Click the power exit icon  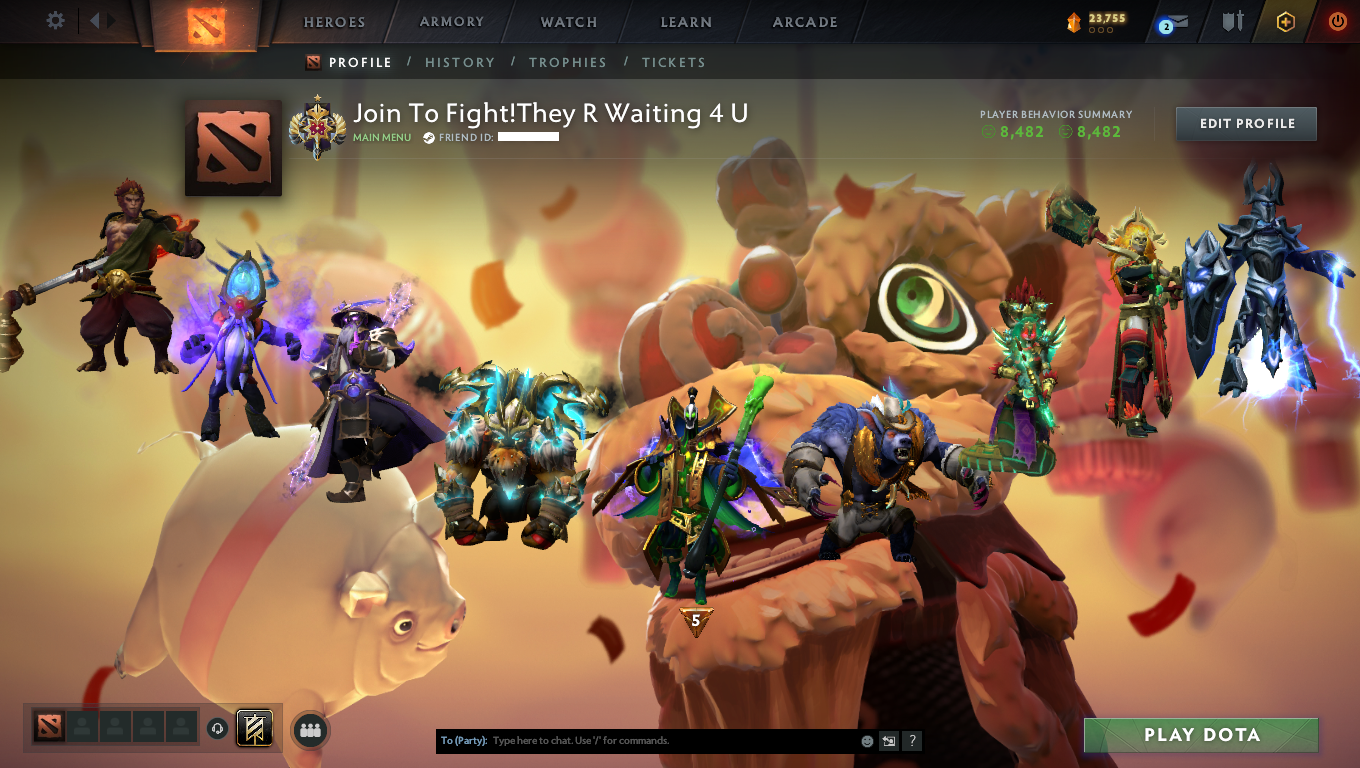[1338, 21]
